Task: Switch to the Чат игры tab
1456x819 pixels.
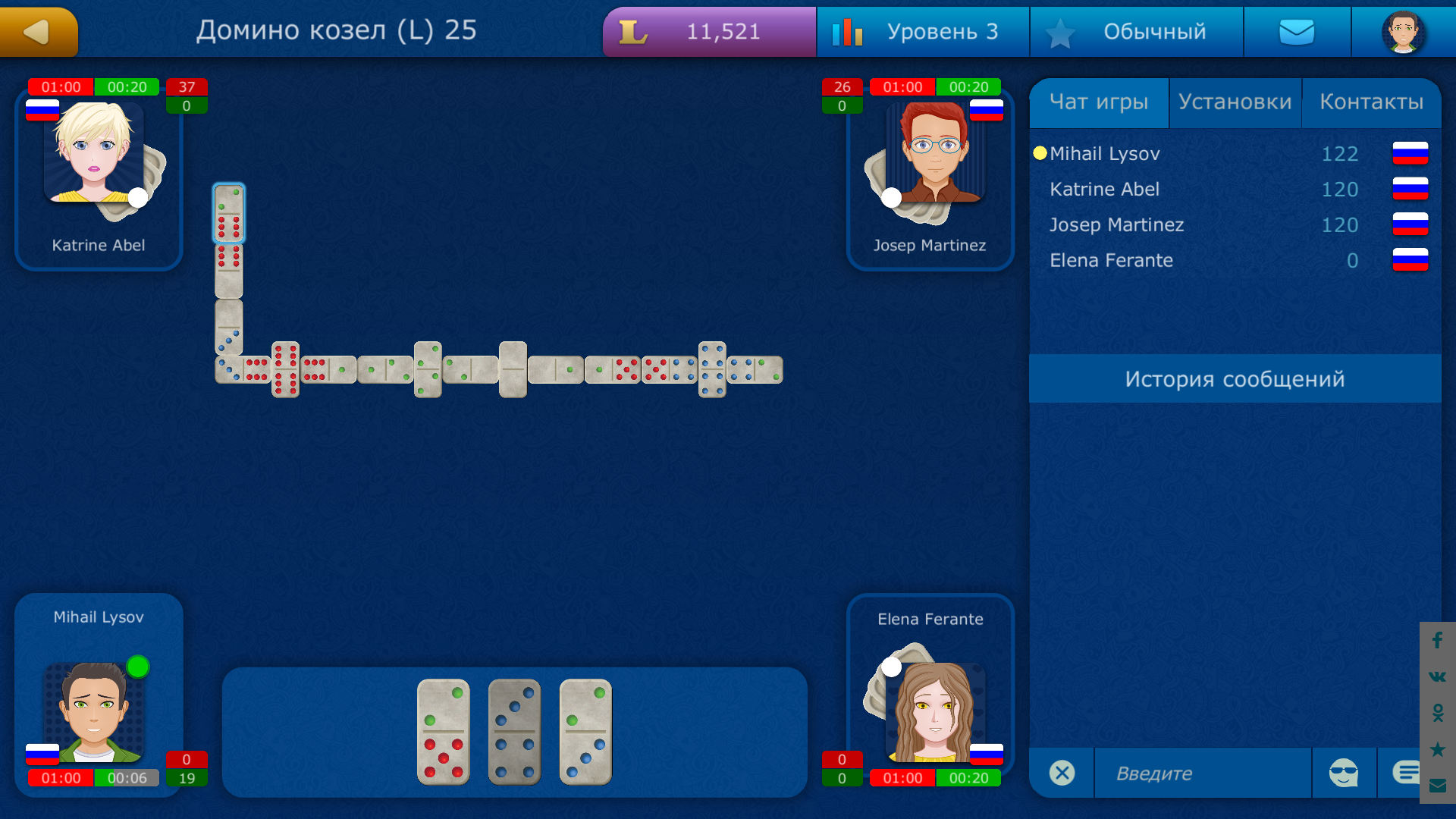Action: click(x=1099, y=101)
